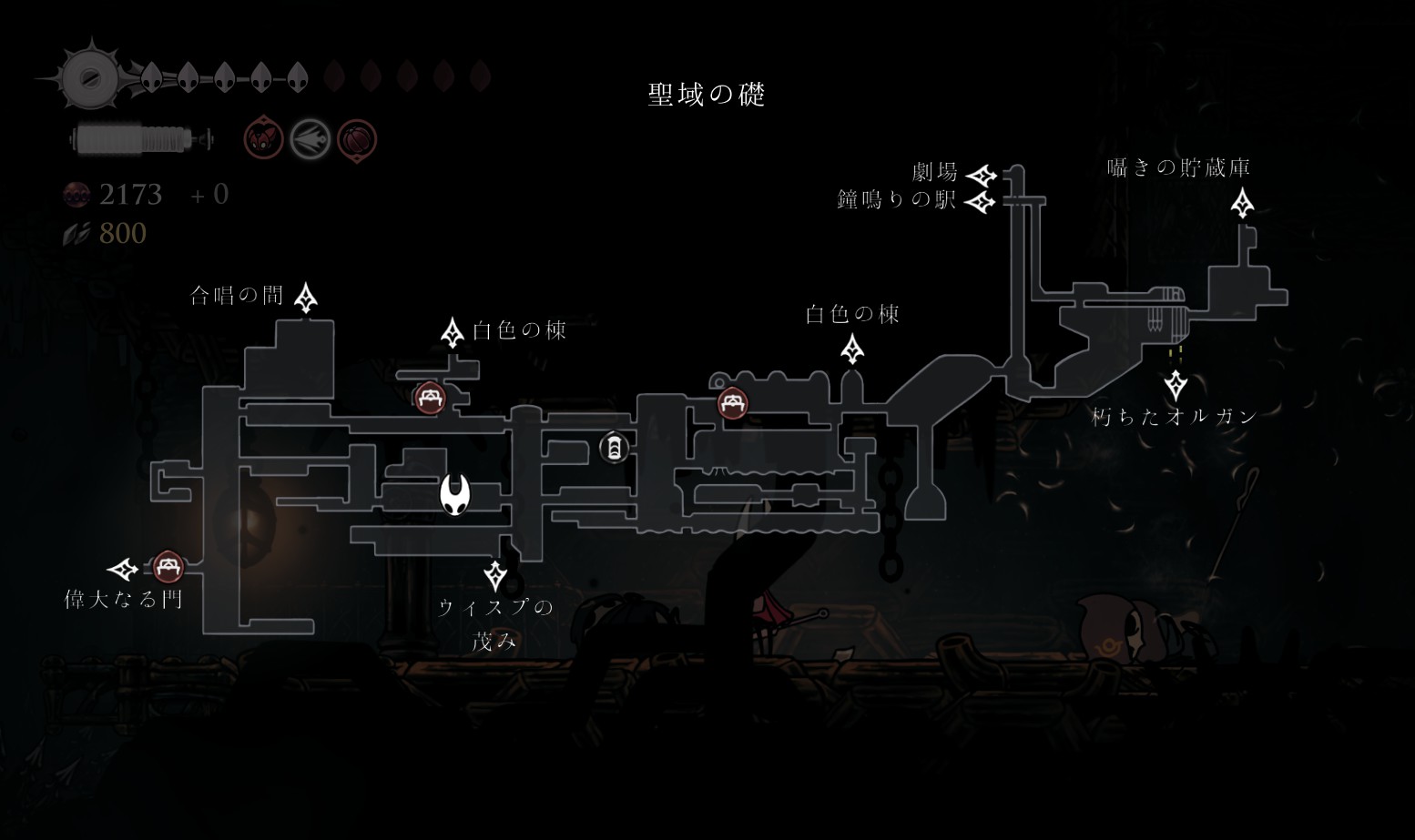Select the 偉大なる門 exit arrow
1415x840 pixels.
point(124,570)
